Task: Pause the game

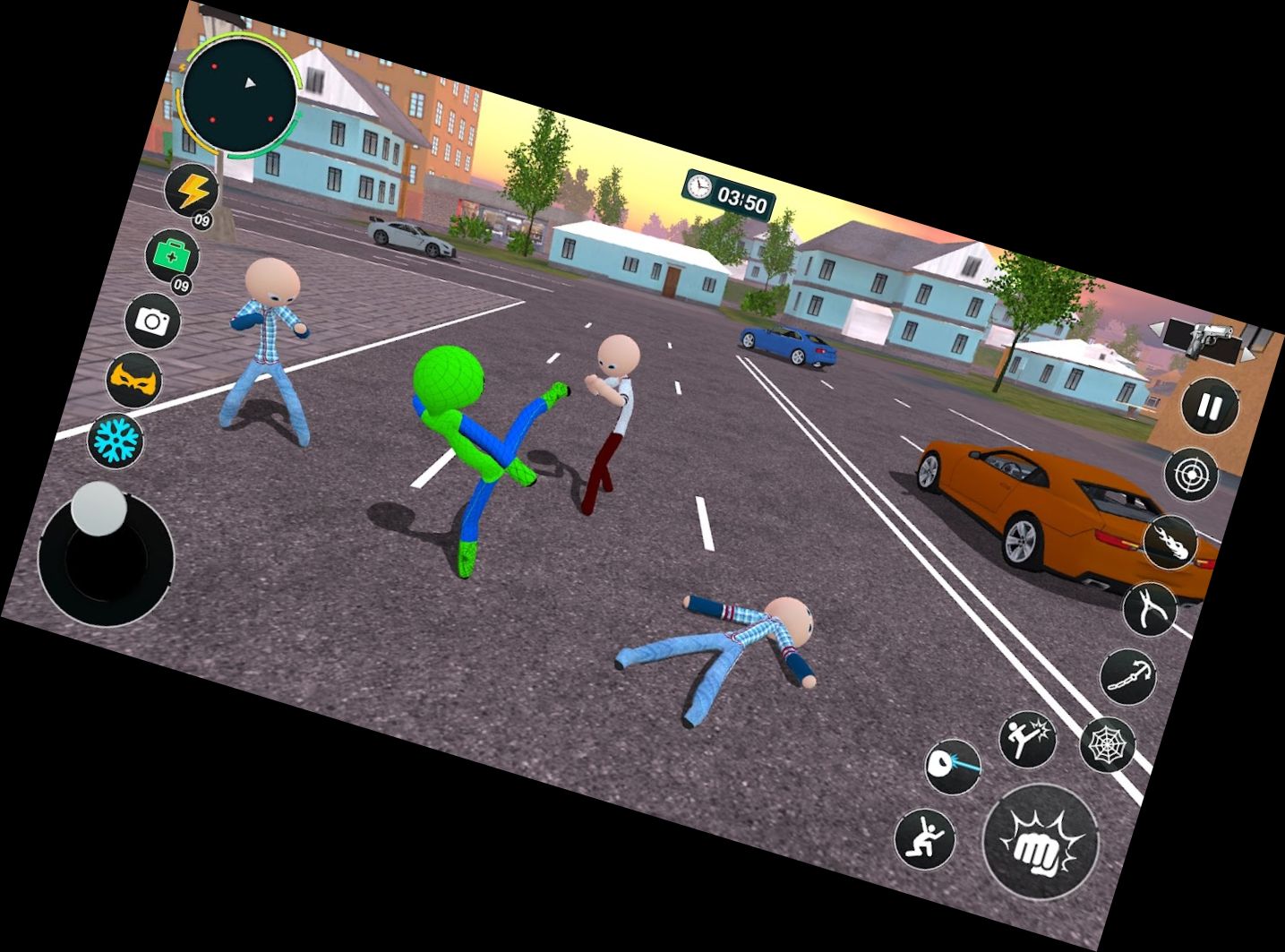Action: (1209, 407)
